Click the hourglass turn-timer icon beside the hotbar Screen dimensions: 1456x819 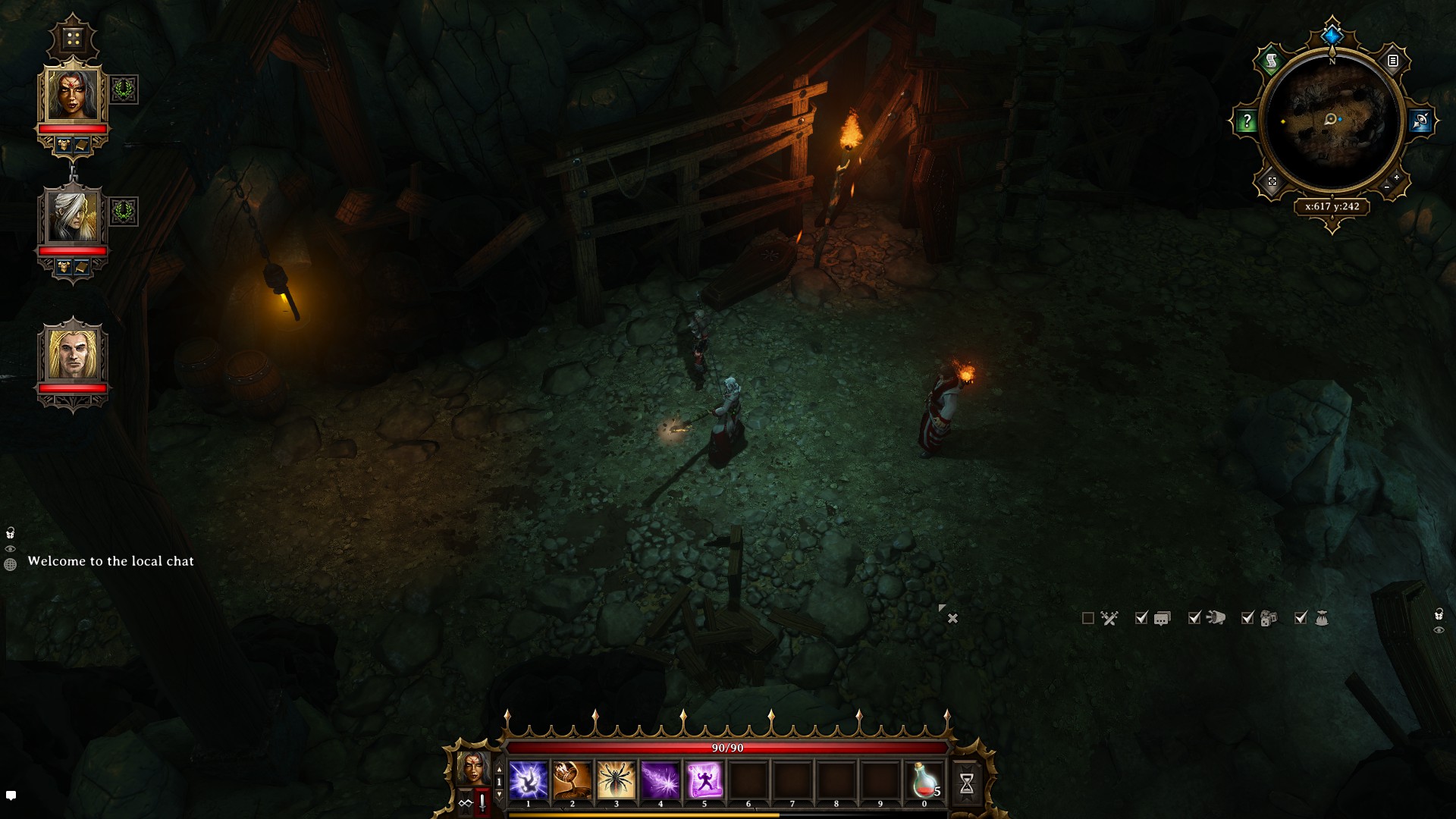click(969, 781)
